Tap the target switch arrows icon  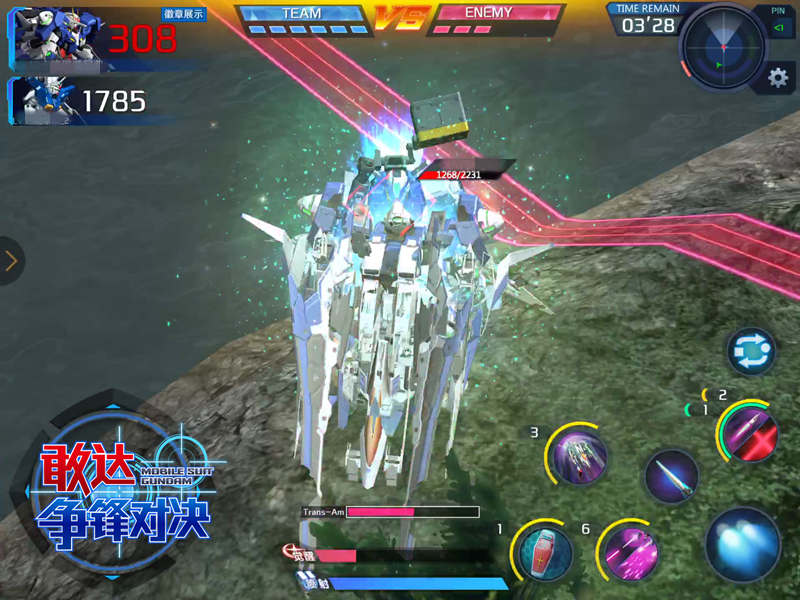point(750,352)
